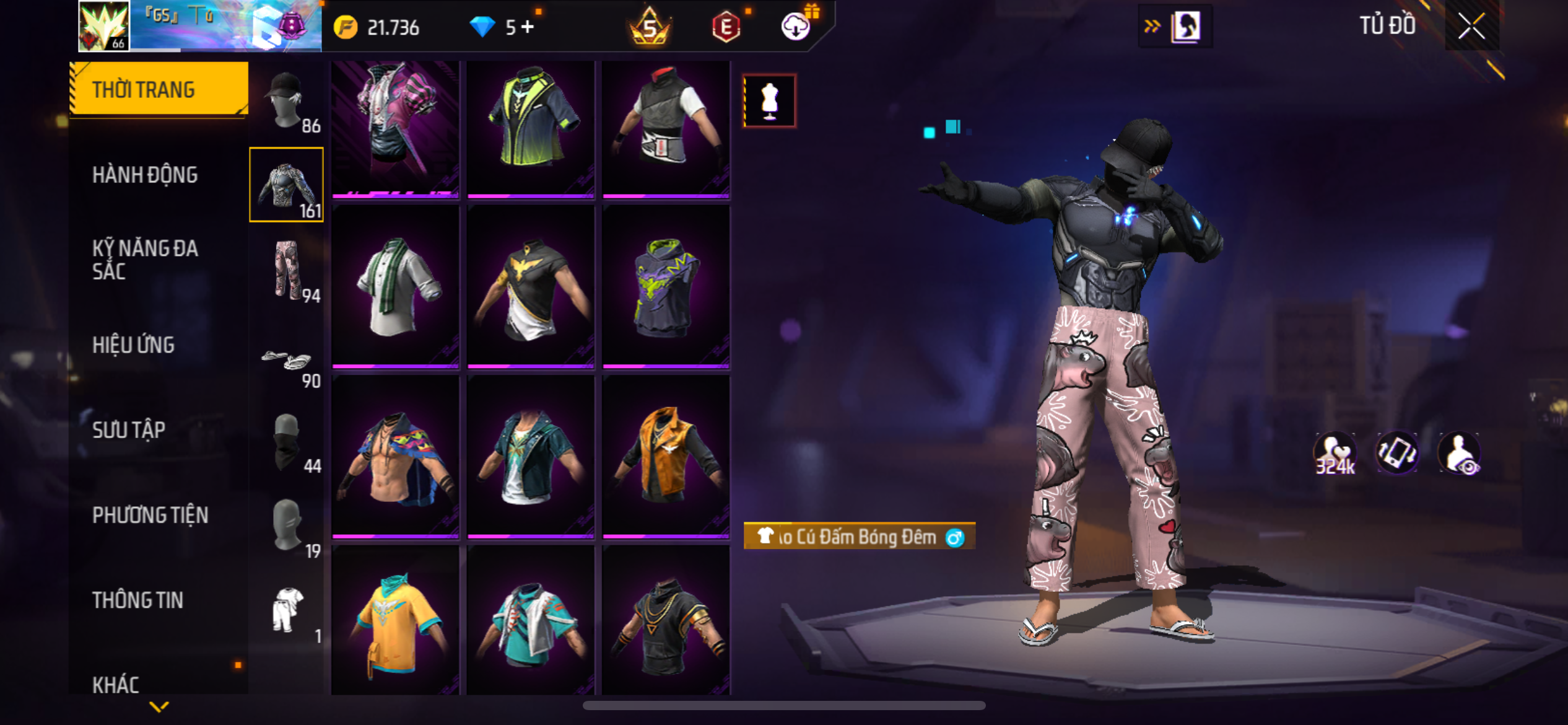
Task: Add diamonds with the plus button
Action: coord(528,27)
